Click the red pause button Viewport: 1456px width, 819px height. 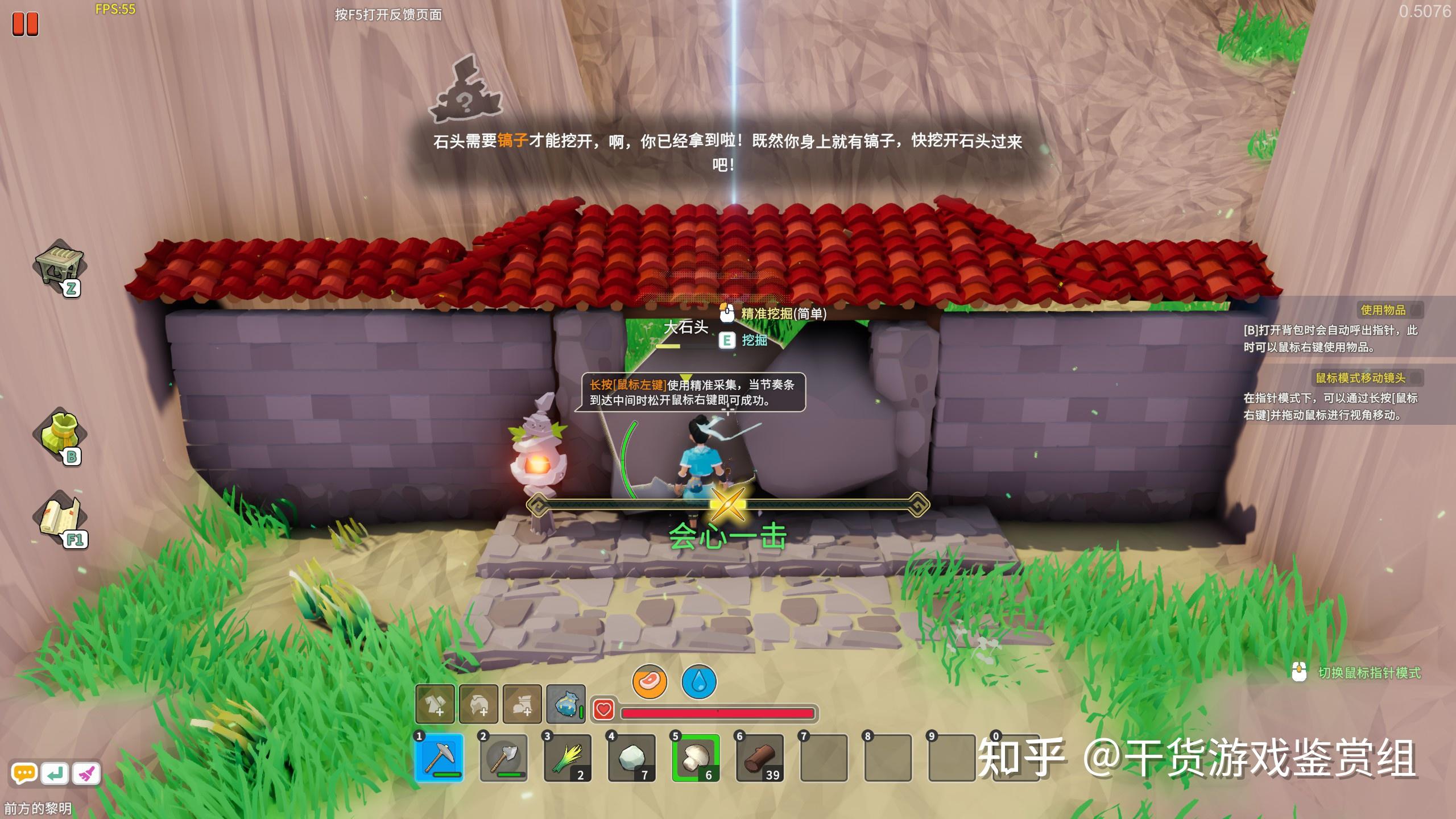26,24
